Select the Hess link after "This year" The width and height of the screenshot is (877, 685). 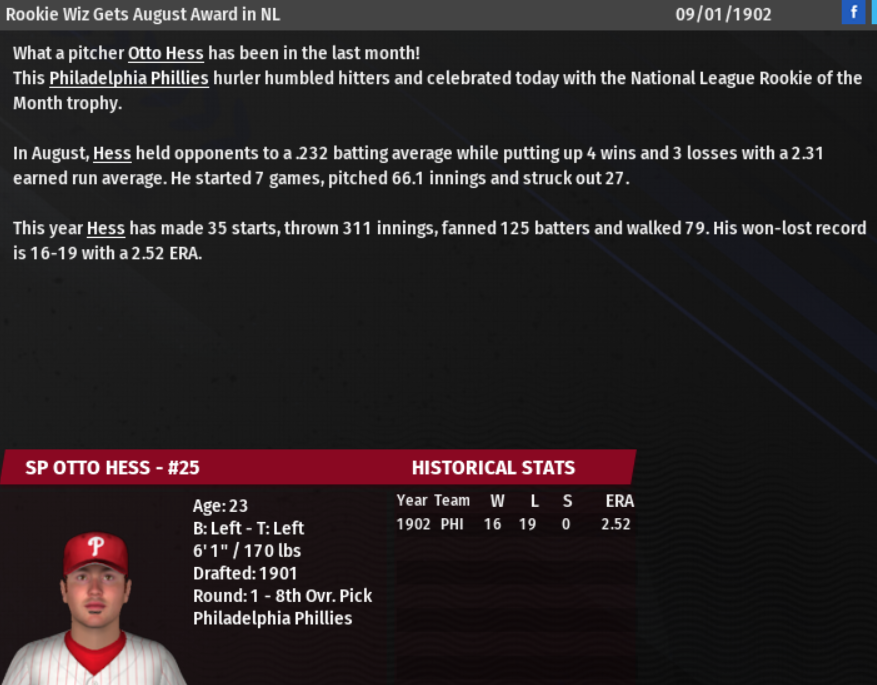tap(105, 229)
